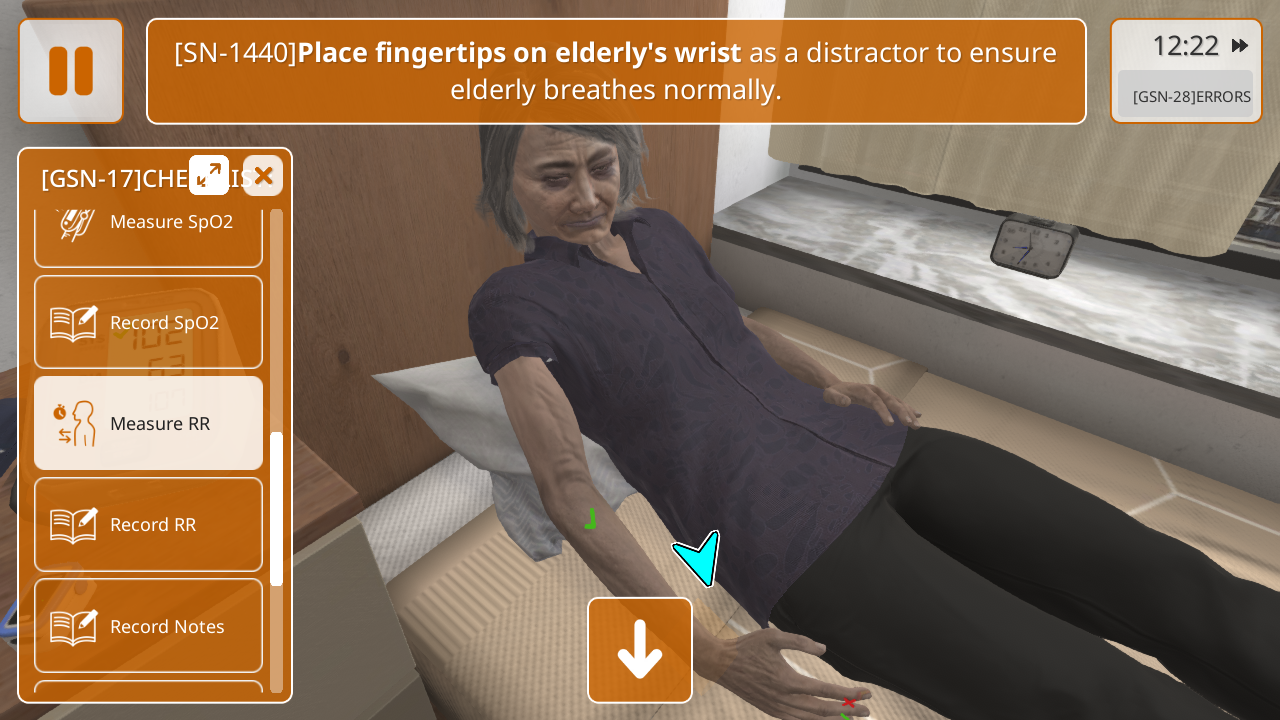Choose Record SpO2 in the checklist
1280x720 pixels.
point(148,322)
